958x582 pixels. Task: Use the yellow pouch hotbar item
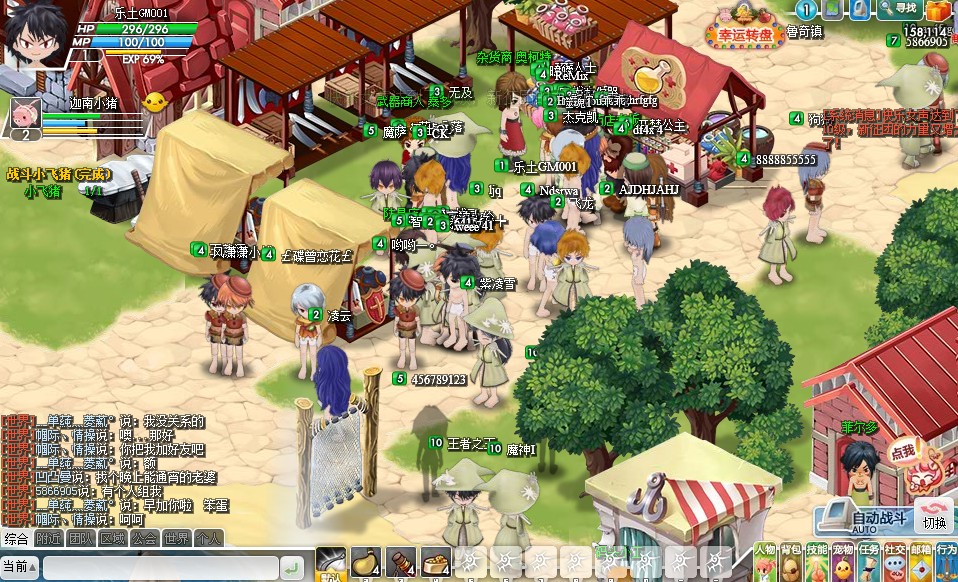366,563
